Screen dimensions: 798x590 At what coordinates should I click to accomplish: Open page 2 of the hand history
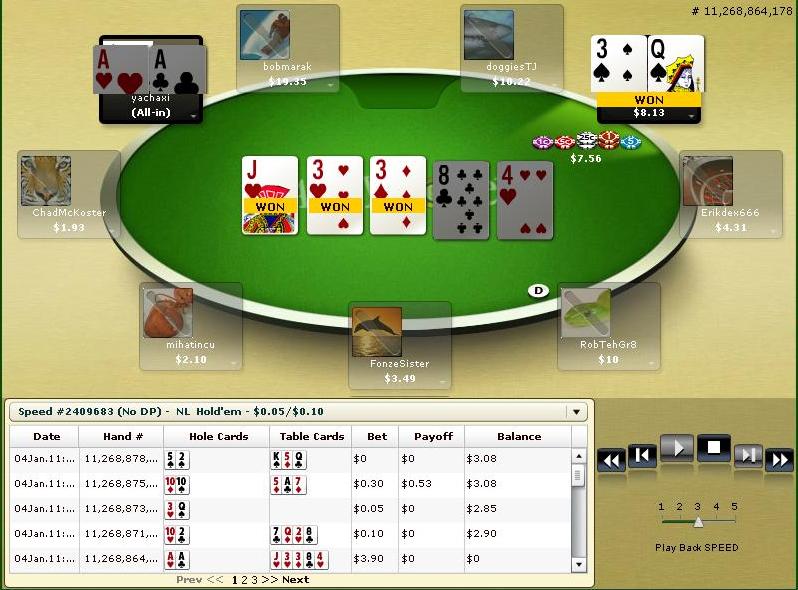pos(244,580)
